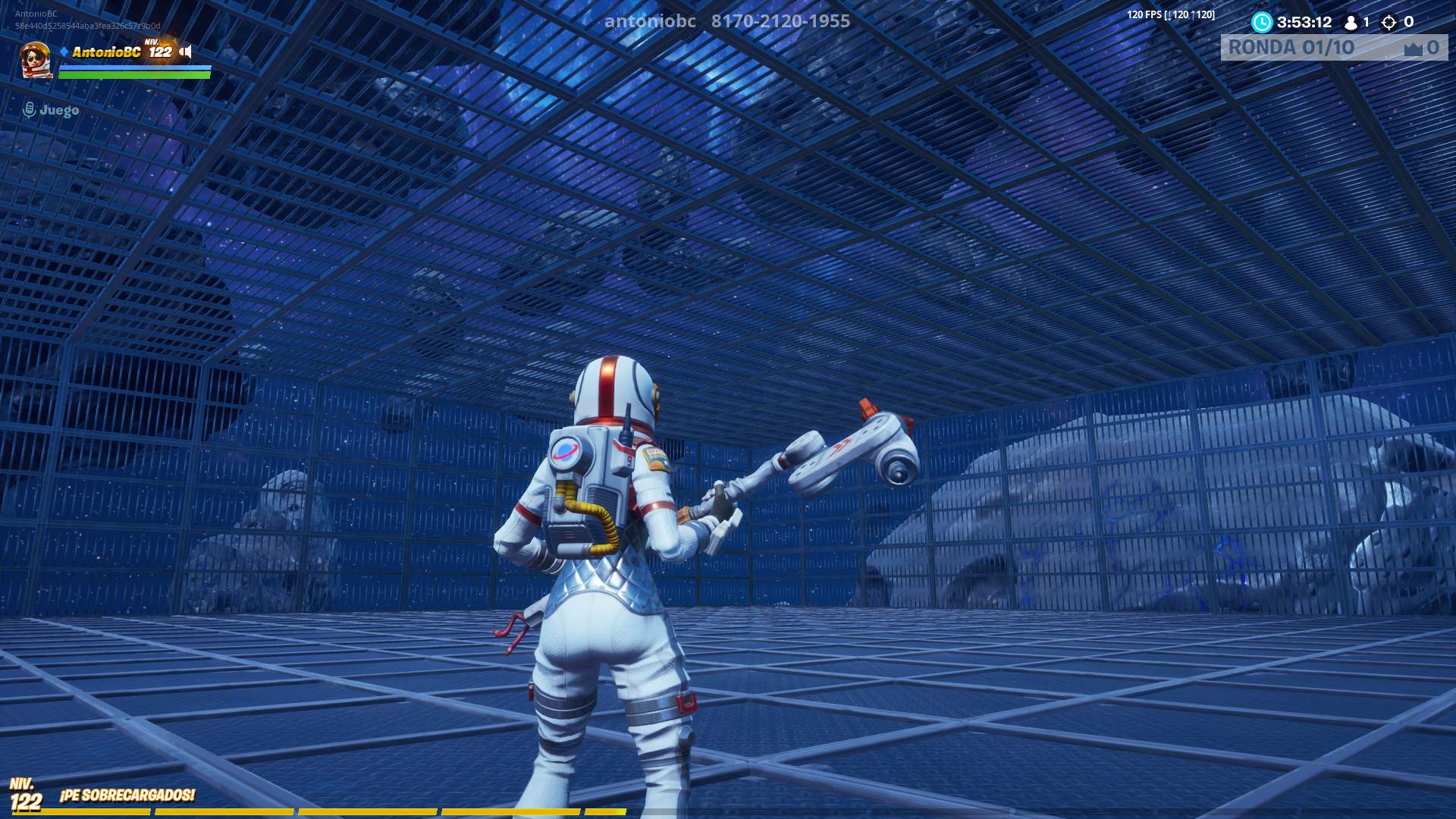This screenshot has height=819, width=1456.
Task: Click the microphone icon next to Juego
Action: (29, 109)
